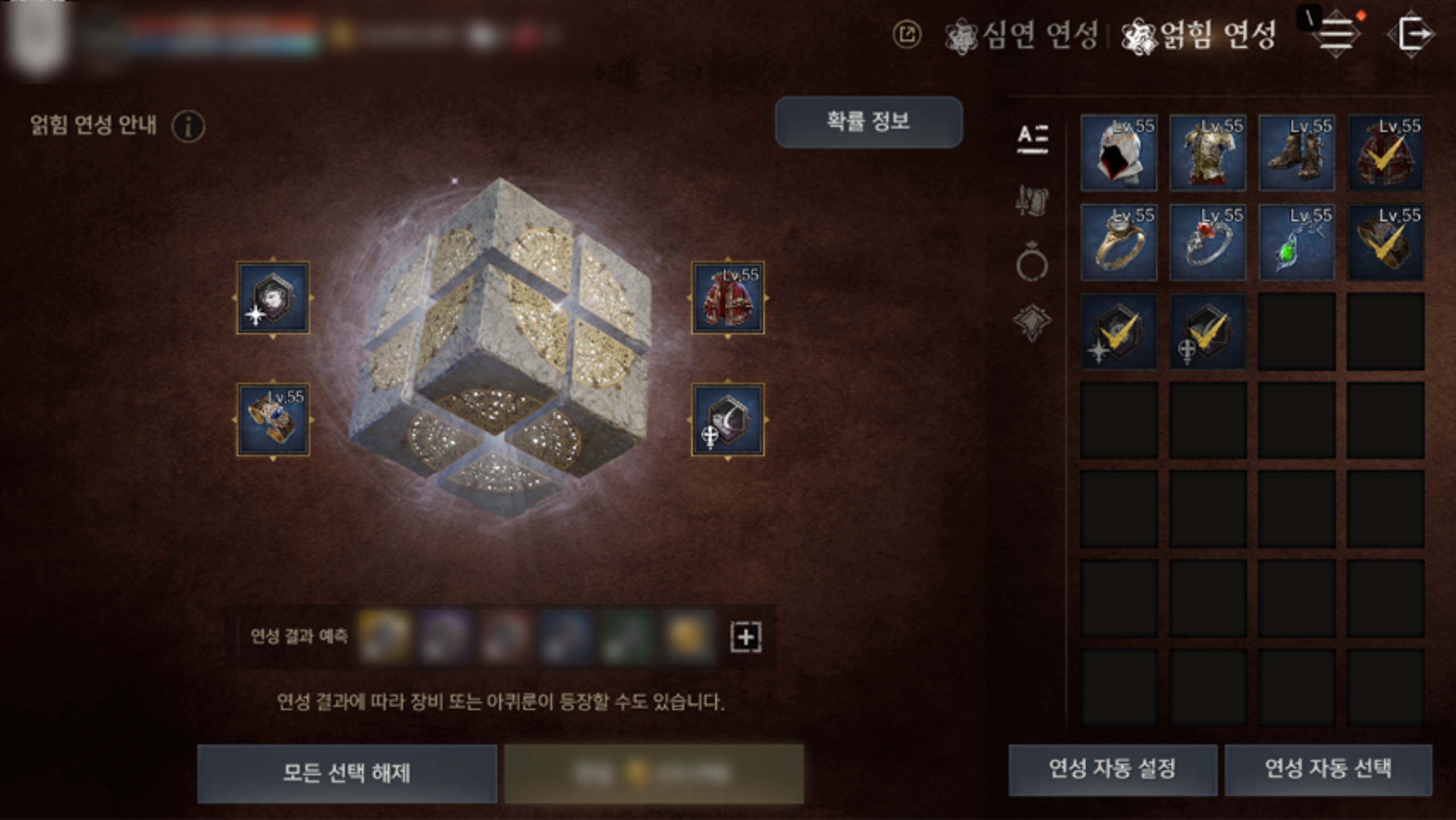The width and height of the screenshot is (1456, 820).
Task: Exit the screen via the door icon
Action: pyautogui.click(x=1412, y=34)
